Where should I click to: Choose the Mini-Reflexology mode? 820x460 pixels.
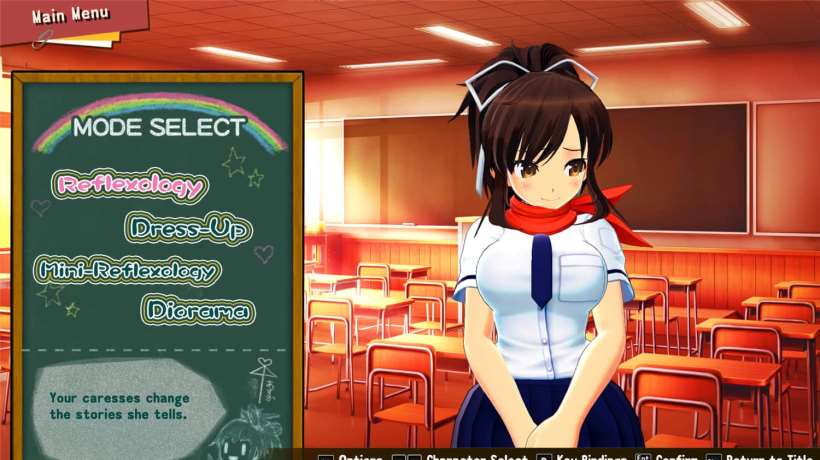tap(127, 270)
